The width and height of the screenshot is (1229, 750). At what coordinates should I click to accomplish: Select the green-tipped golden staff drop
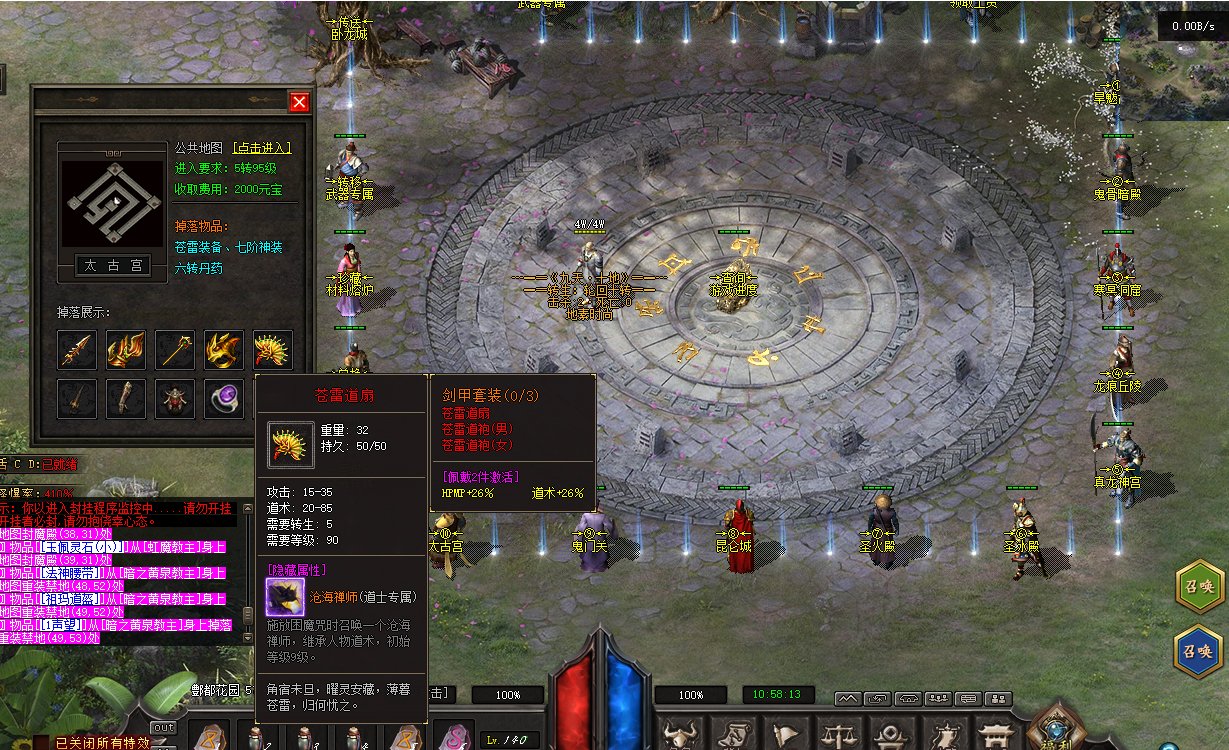tap(175, 350)
